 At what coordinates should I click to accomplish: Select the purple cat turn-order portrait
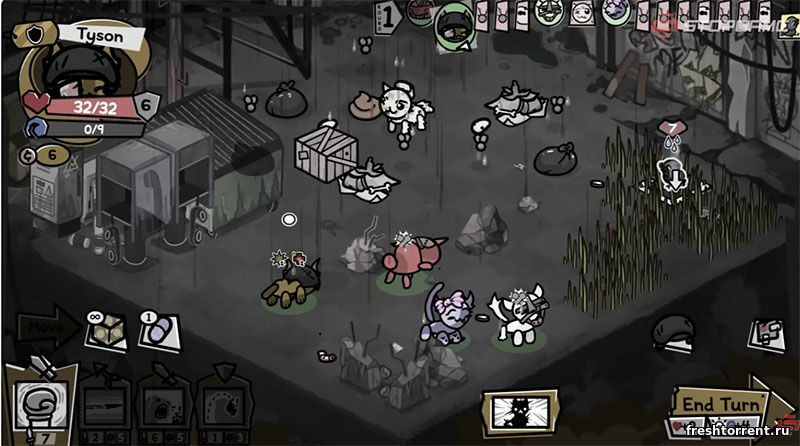pos(617,12)
